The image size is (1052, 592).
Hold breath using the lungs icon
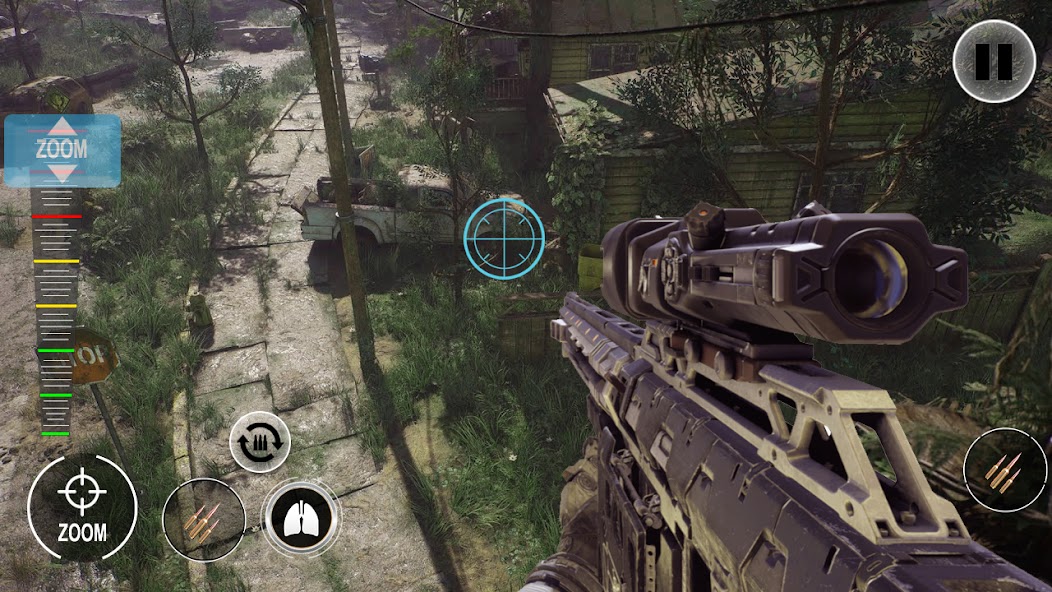(x=300, y=517)
